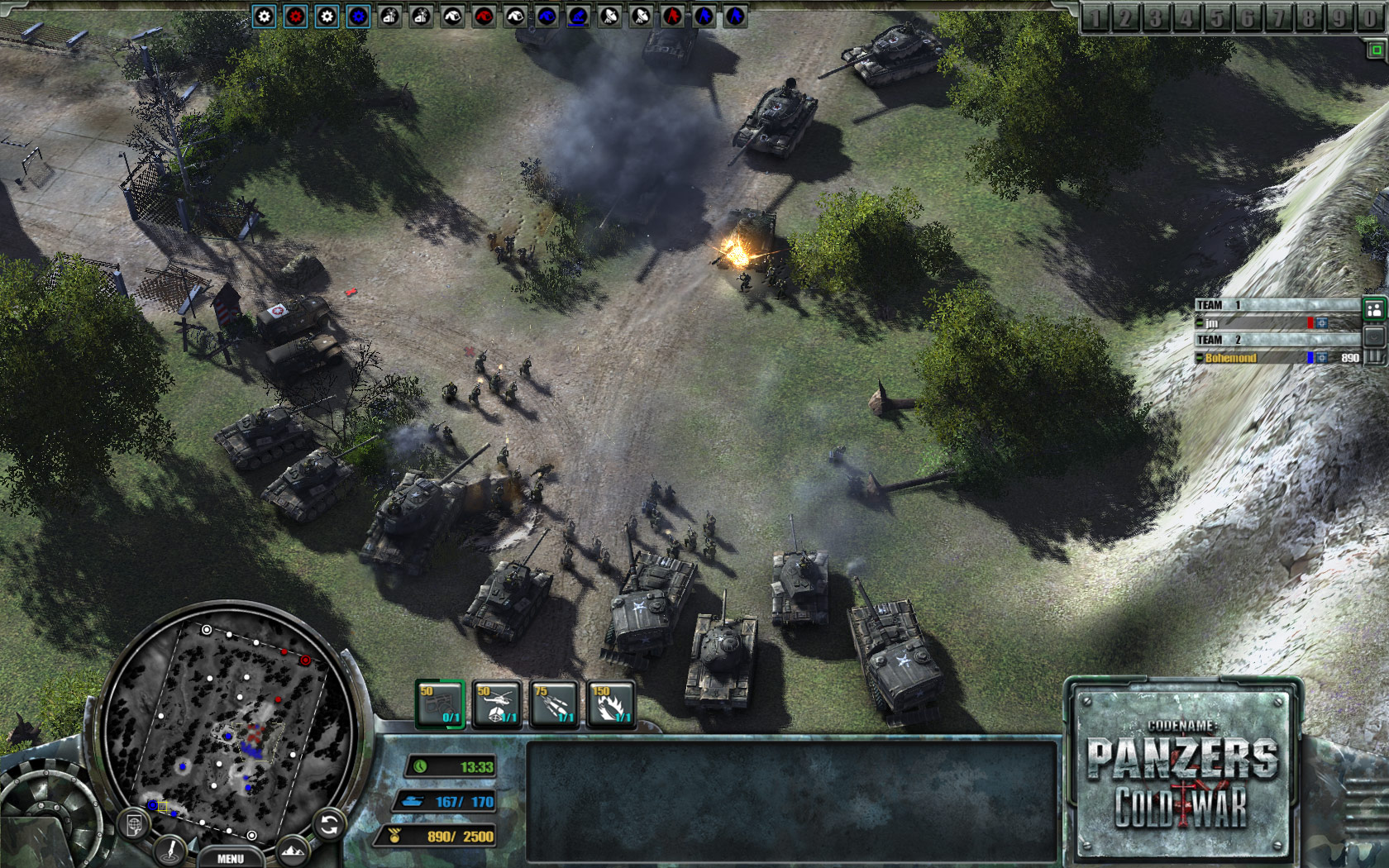
Task: Click the red color bar beside player jm
Action: click(1310, 323)
